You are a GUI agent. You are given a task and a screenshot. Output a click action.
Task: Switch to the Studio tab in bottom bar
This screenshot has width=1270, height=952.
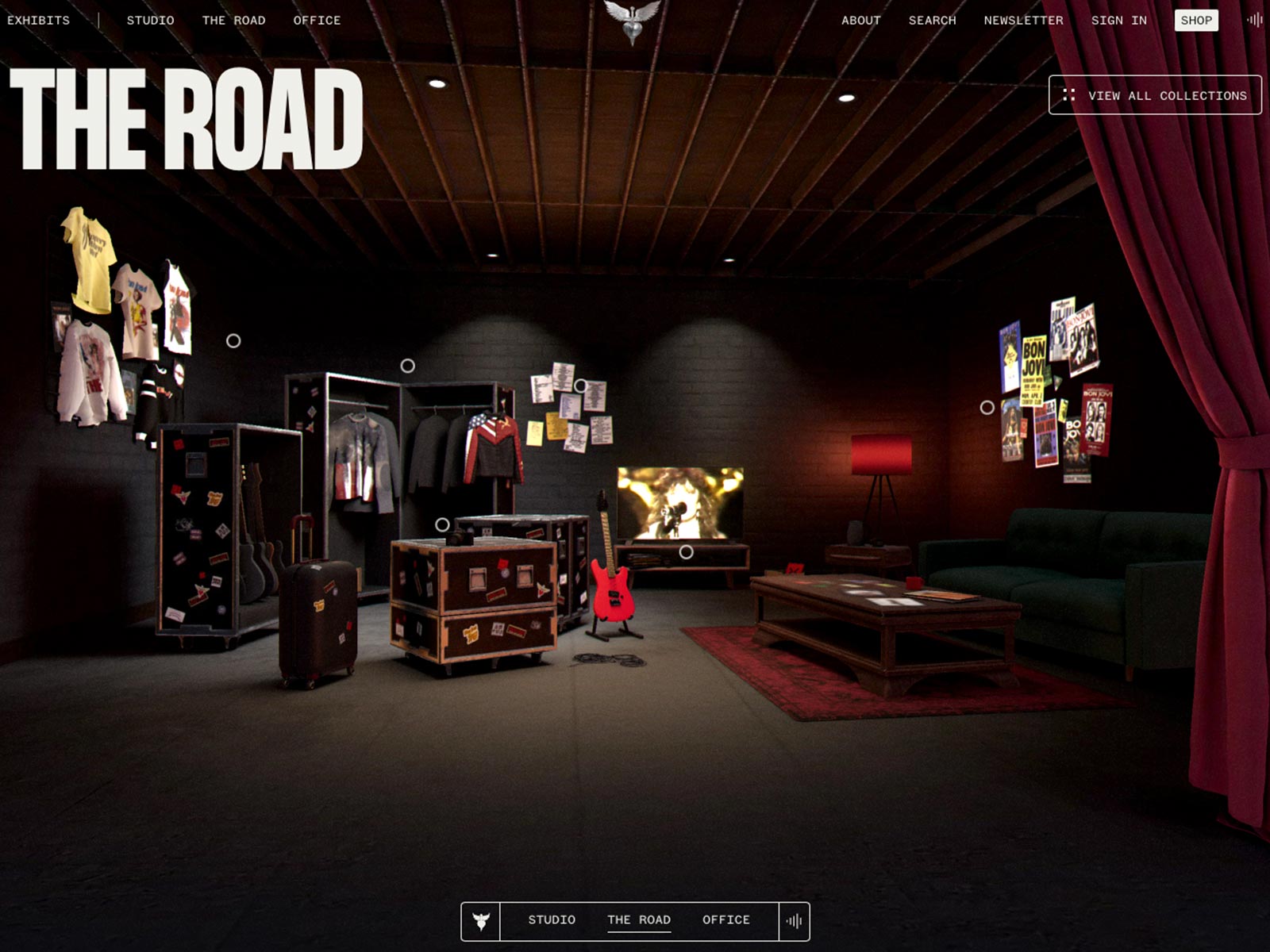coord(552,920)
